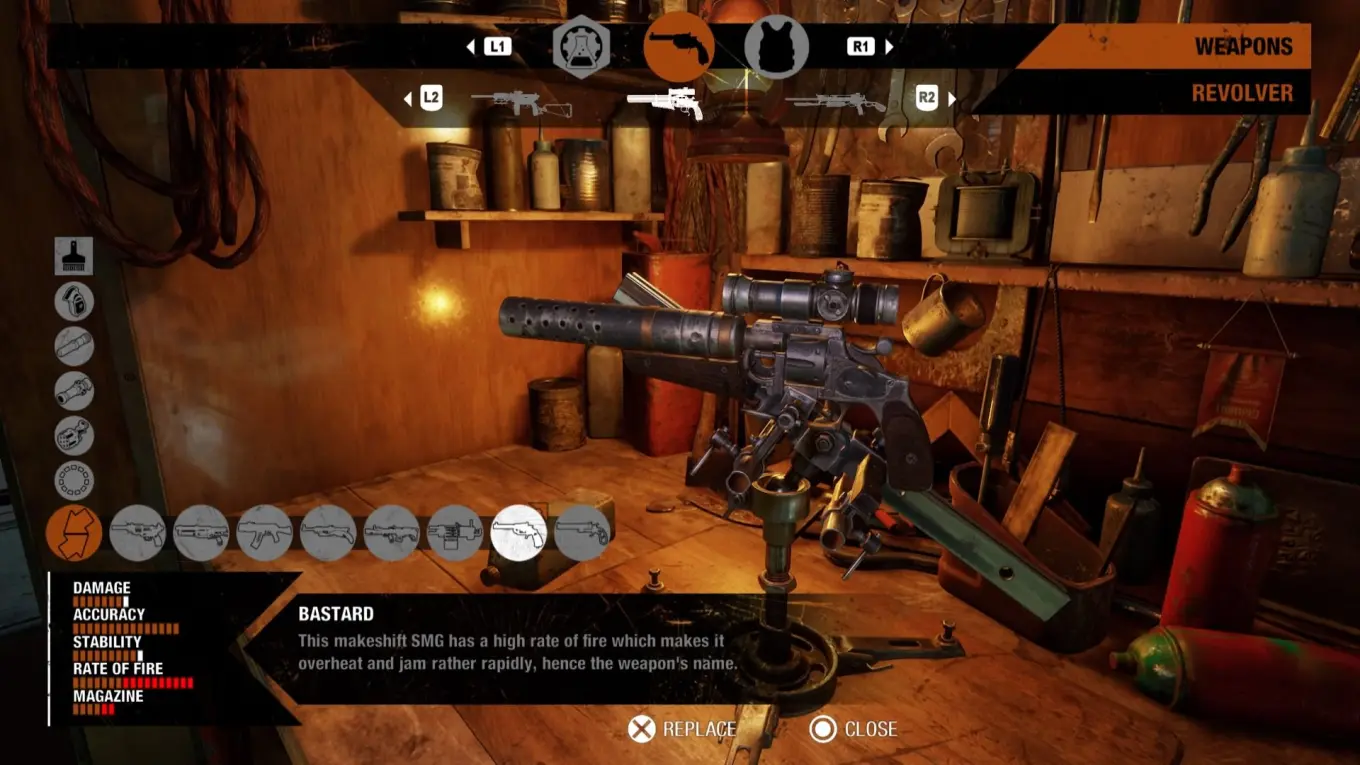Select the muzzle attachment category
The height and width of the screenshot is (765, 1360).
(x=74, y=391)
